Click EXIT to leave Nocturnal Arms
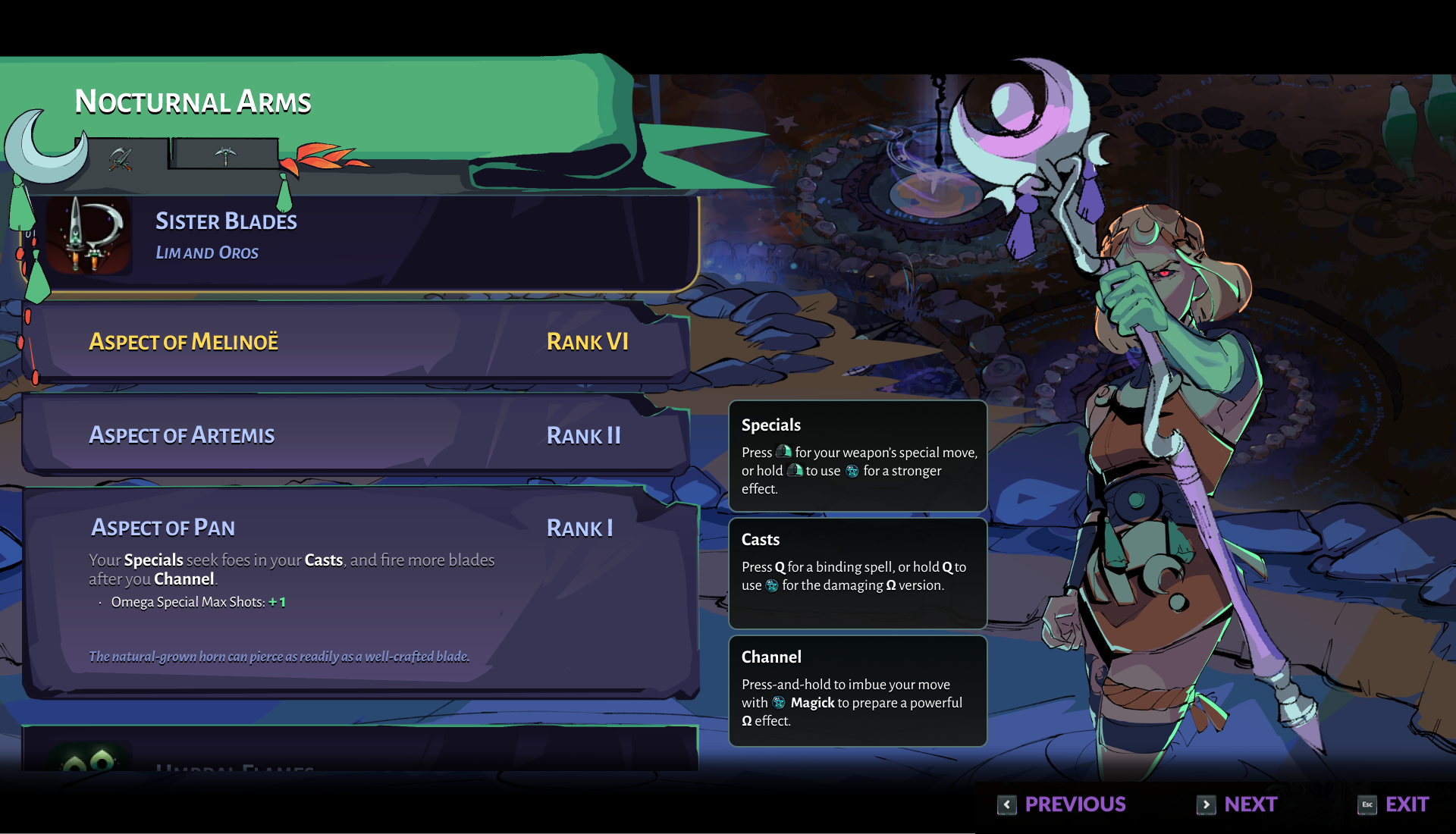 pyautogui.click(x=1408, y=804)
